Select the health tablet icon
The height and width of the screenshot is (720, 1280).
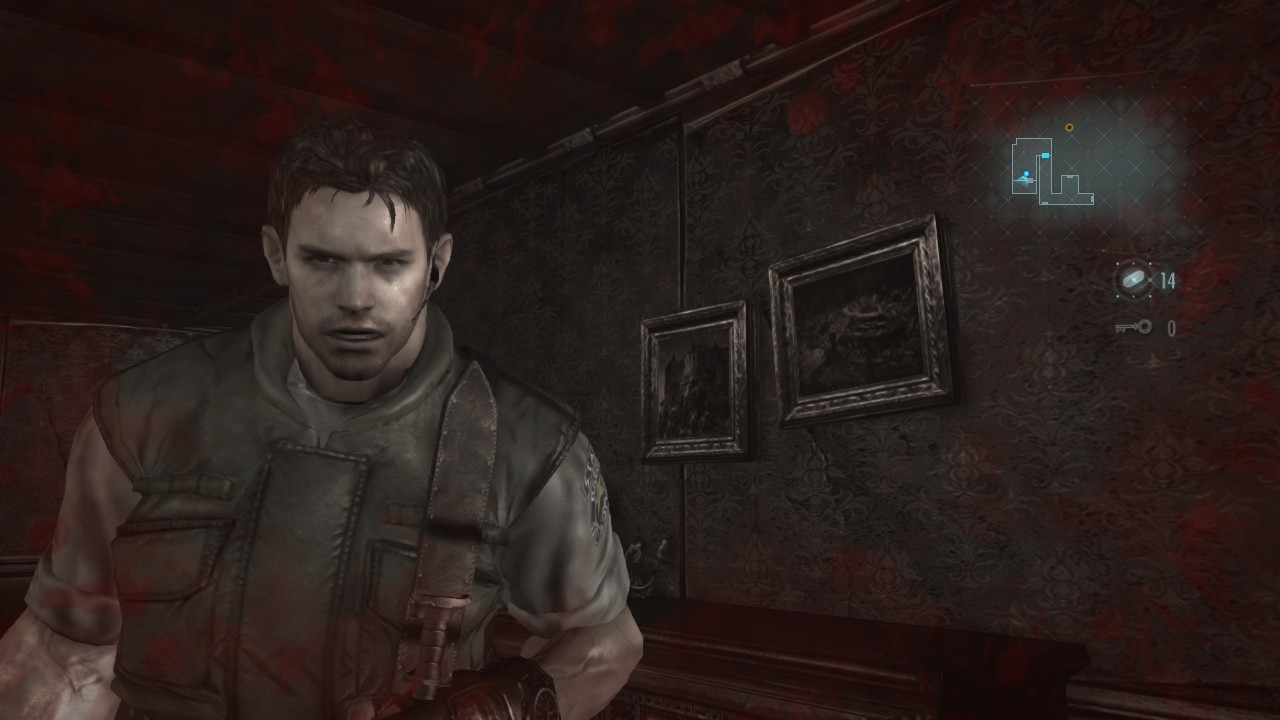1133,280
